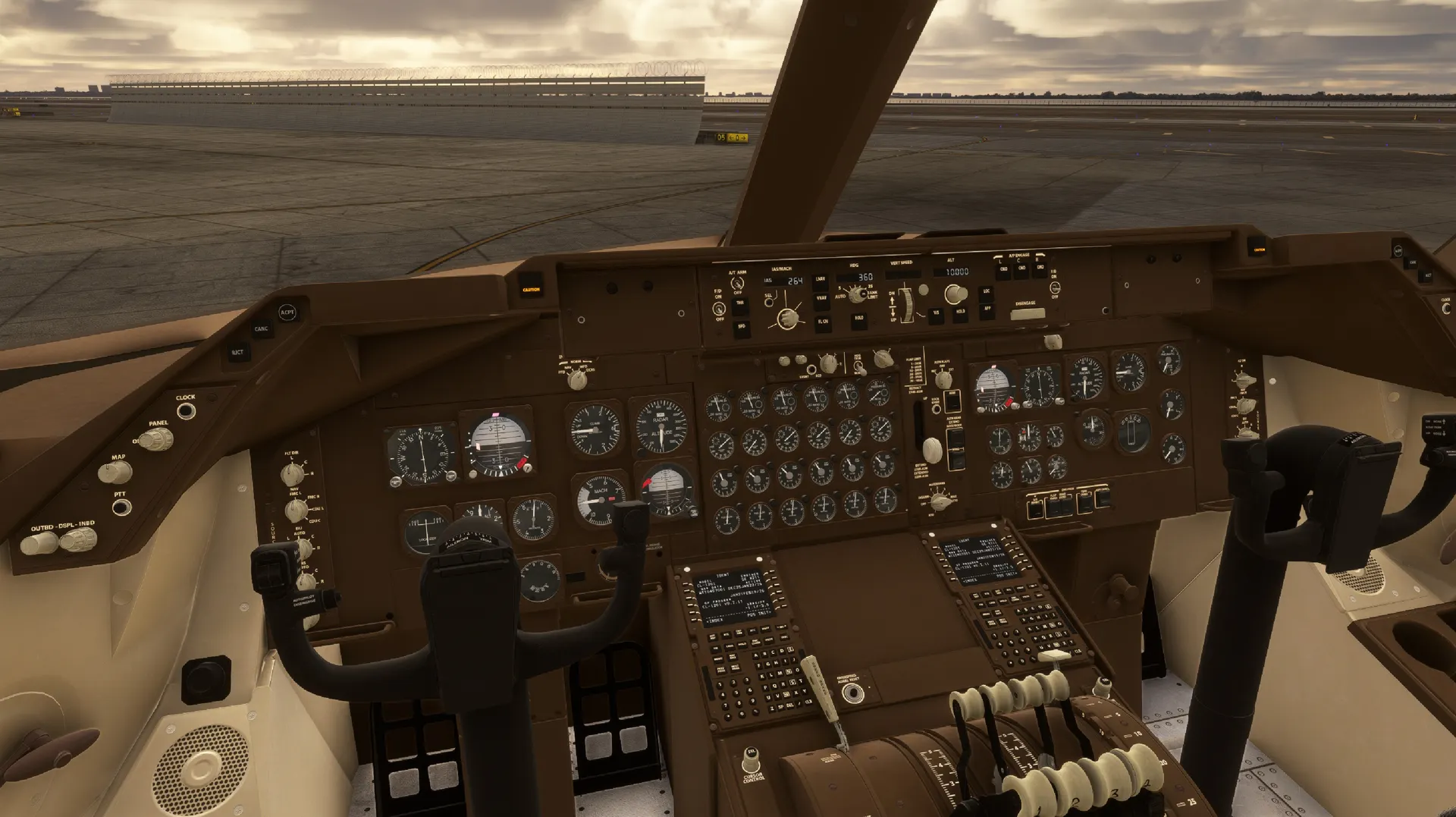This screenshot has height=817, width=1456.
Task: Engage the heading HOLD button under HDG knob
Action: 858,319
